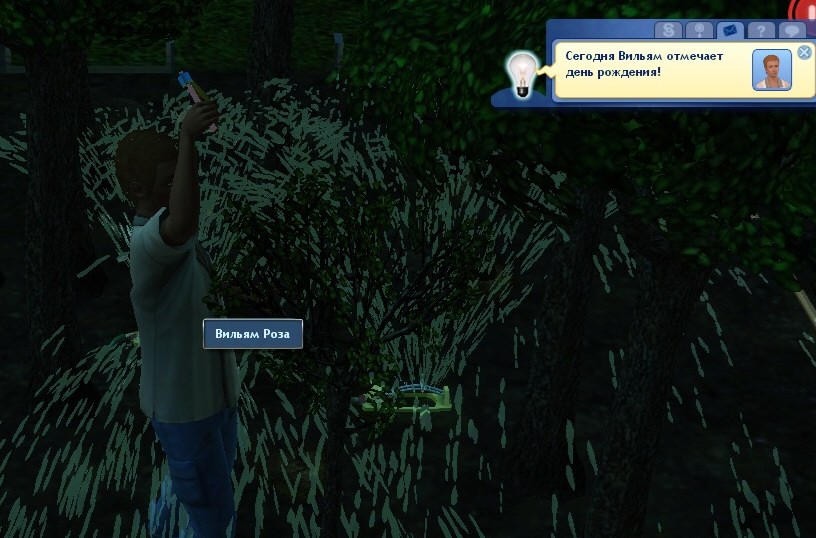Click William's portrait in the notification

pyautogui.click(x=771, y=70)
